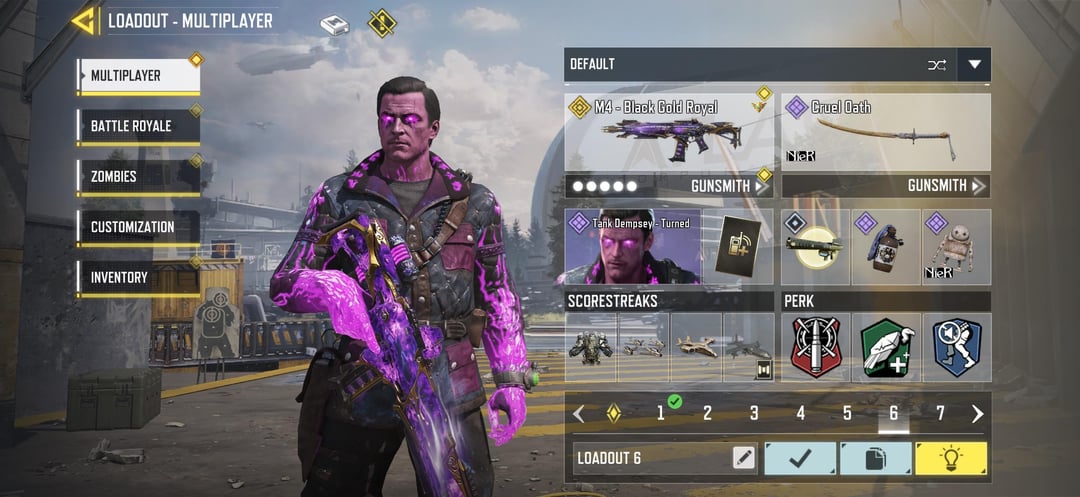1080x497 pixels.
Task: Confirm loadout with the checkmark button
Action: tap(800, 458)
